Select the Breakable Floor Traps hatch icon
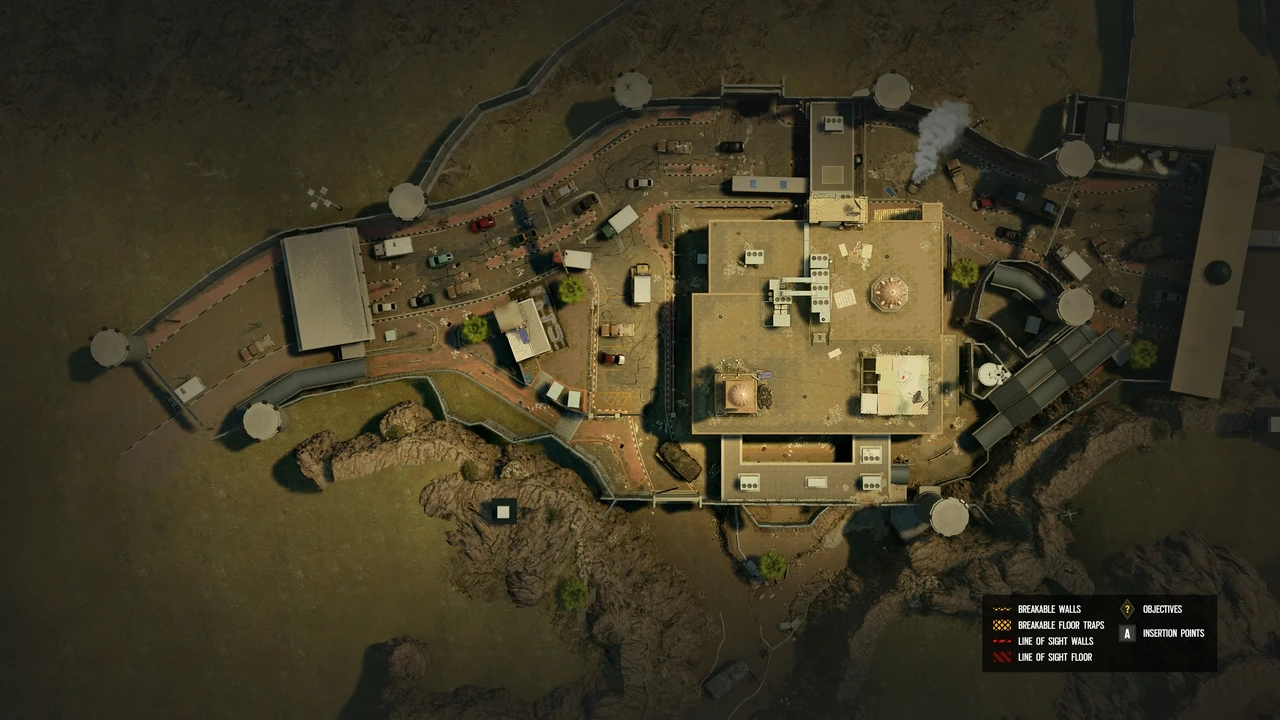Viewport: 1280px width, 720px height. coord(1000,624)
